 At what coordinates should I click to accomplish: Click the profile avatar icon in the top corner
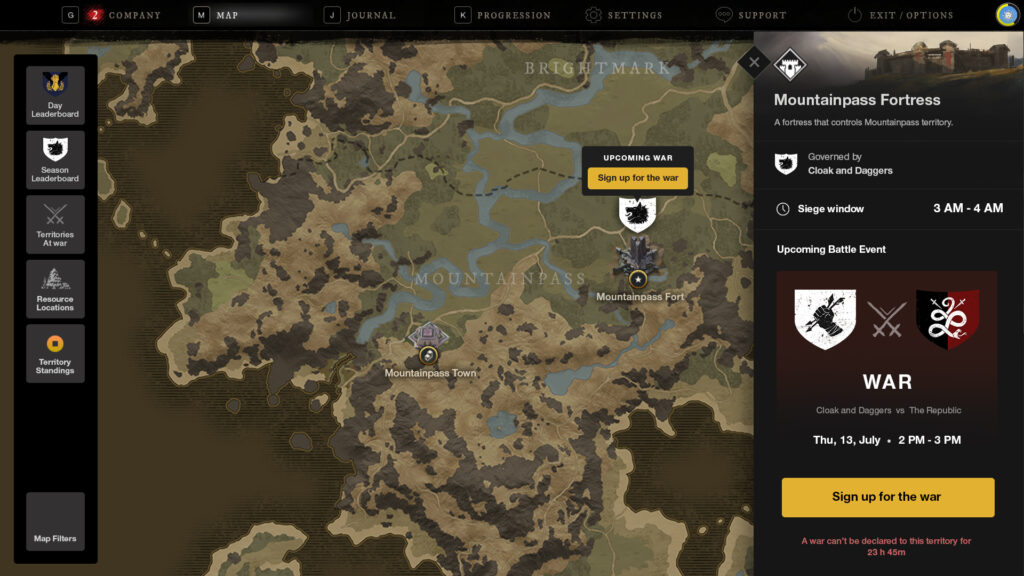tap(1007, 14)
